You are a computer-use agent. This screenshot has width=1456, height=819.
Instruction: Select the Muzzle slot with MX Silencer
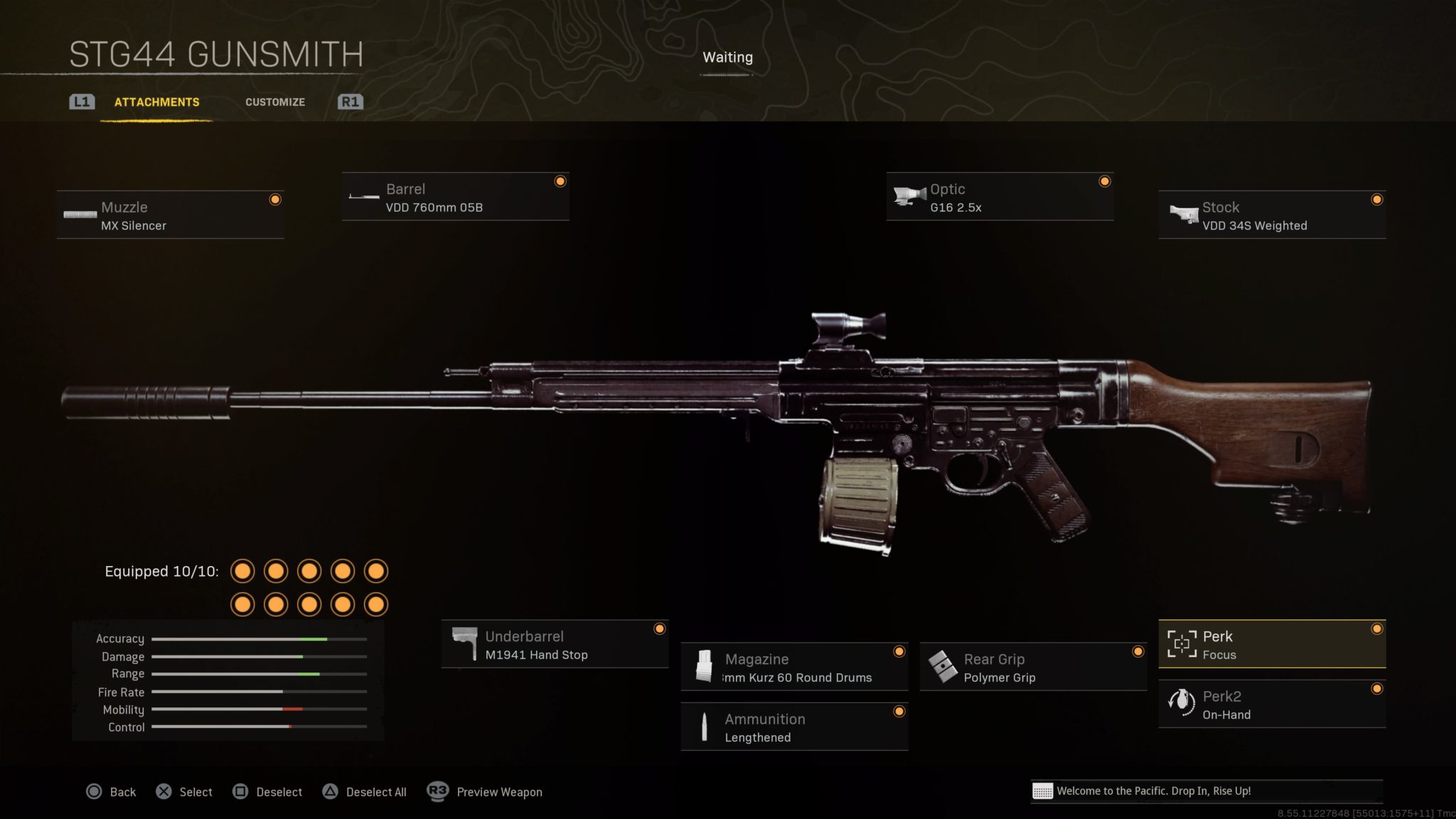point(169,215)
